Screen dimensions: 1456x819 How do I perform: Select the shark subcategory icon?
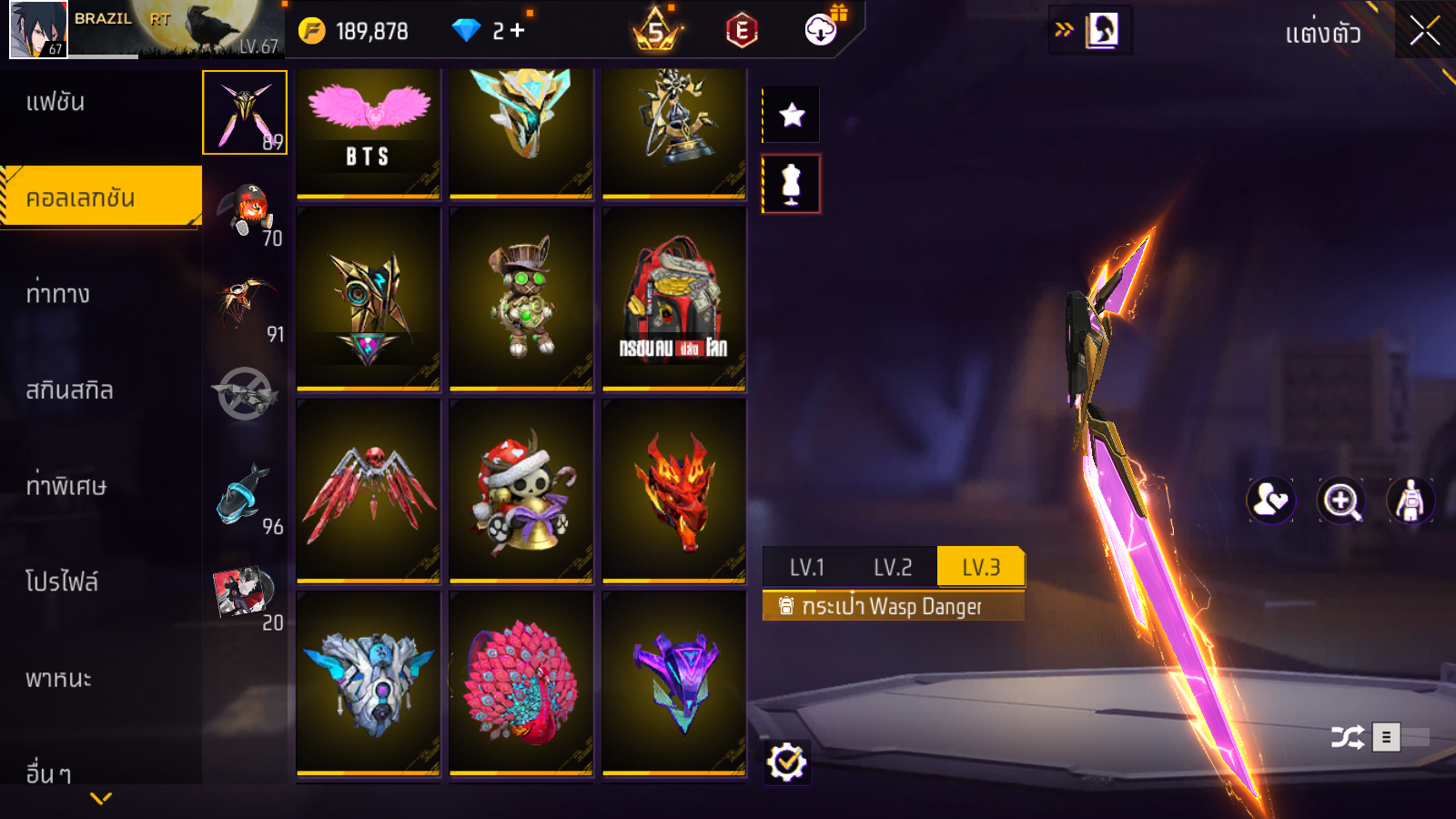[x=244, y=496]
